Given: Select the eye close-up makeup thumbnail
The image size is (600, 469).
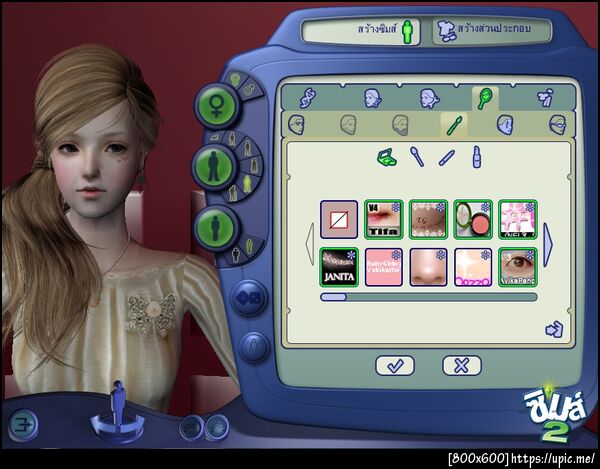Looking at the screenshot, I should coord(517,268).
